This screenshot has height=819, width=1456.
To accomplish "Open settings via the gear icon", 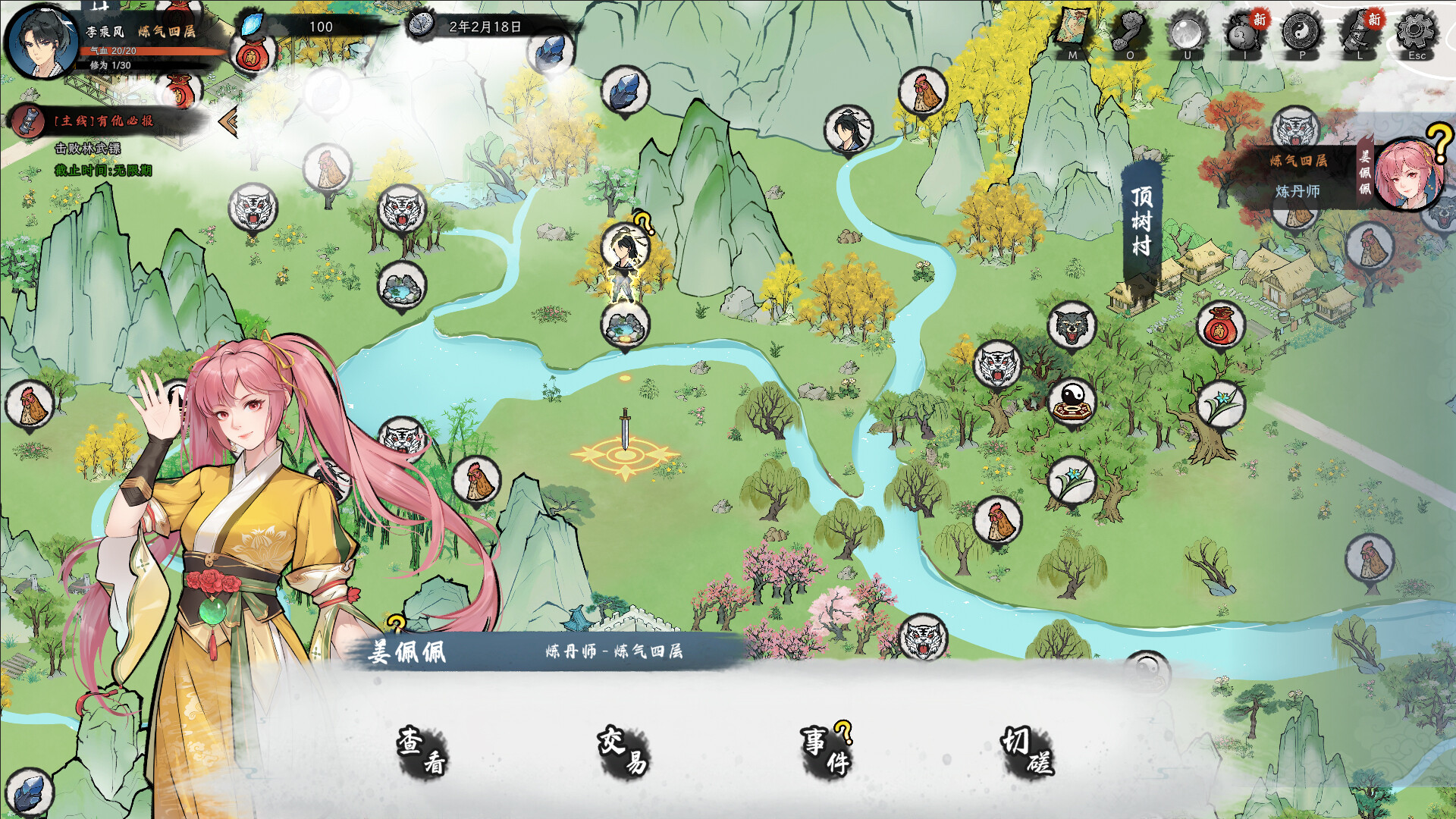I will click(x=1416, y=32).
